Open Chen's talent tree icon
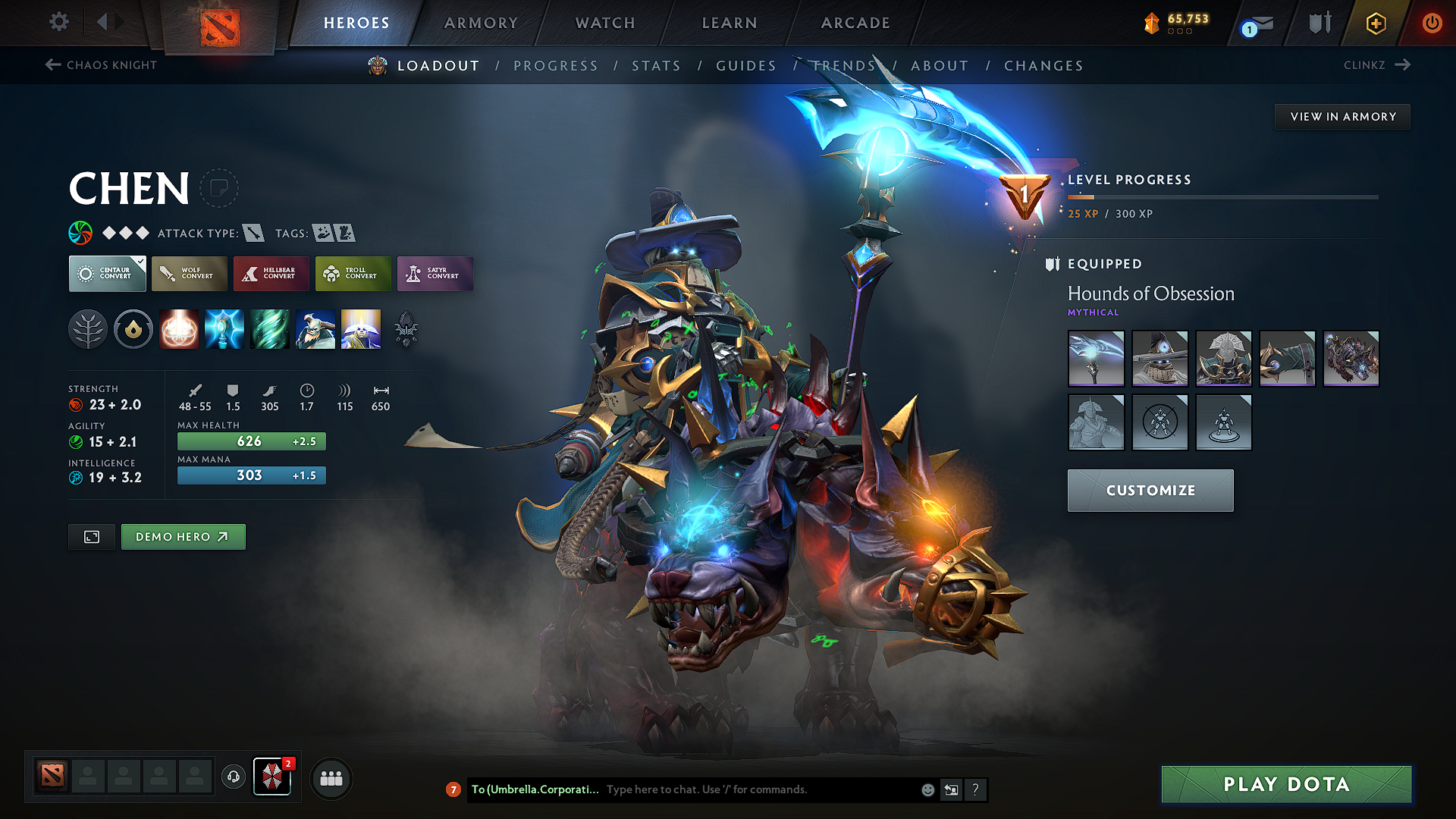Image resolution: width=1456 pixels, height=819 pixels. click(x=88, y=329)
